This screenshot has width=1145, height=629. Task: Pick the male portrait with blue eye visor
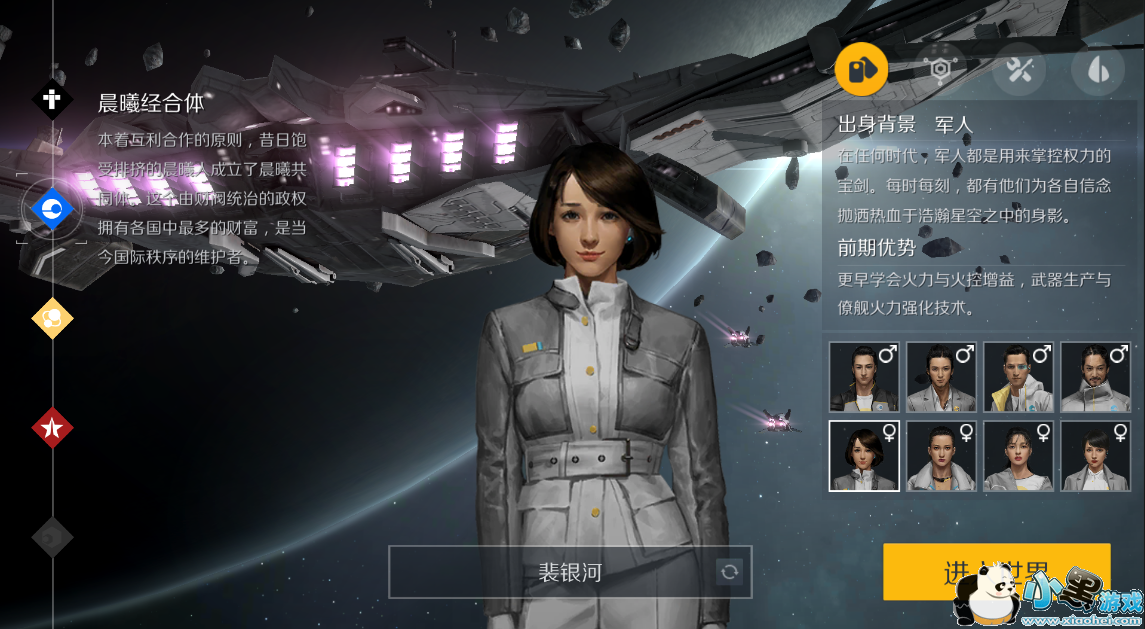point(1018,377)
